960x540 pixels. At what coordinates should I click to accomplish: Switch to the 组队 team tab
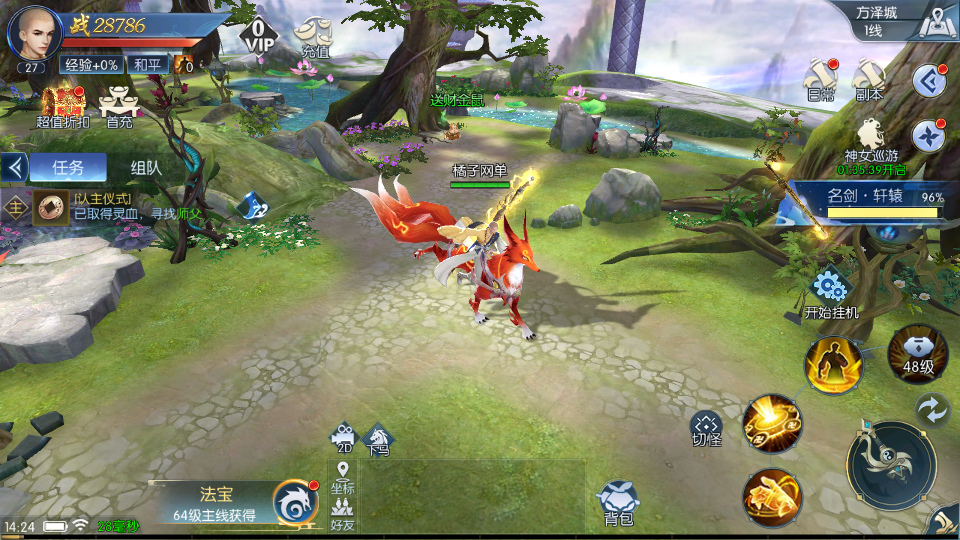point(146,168)
